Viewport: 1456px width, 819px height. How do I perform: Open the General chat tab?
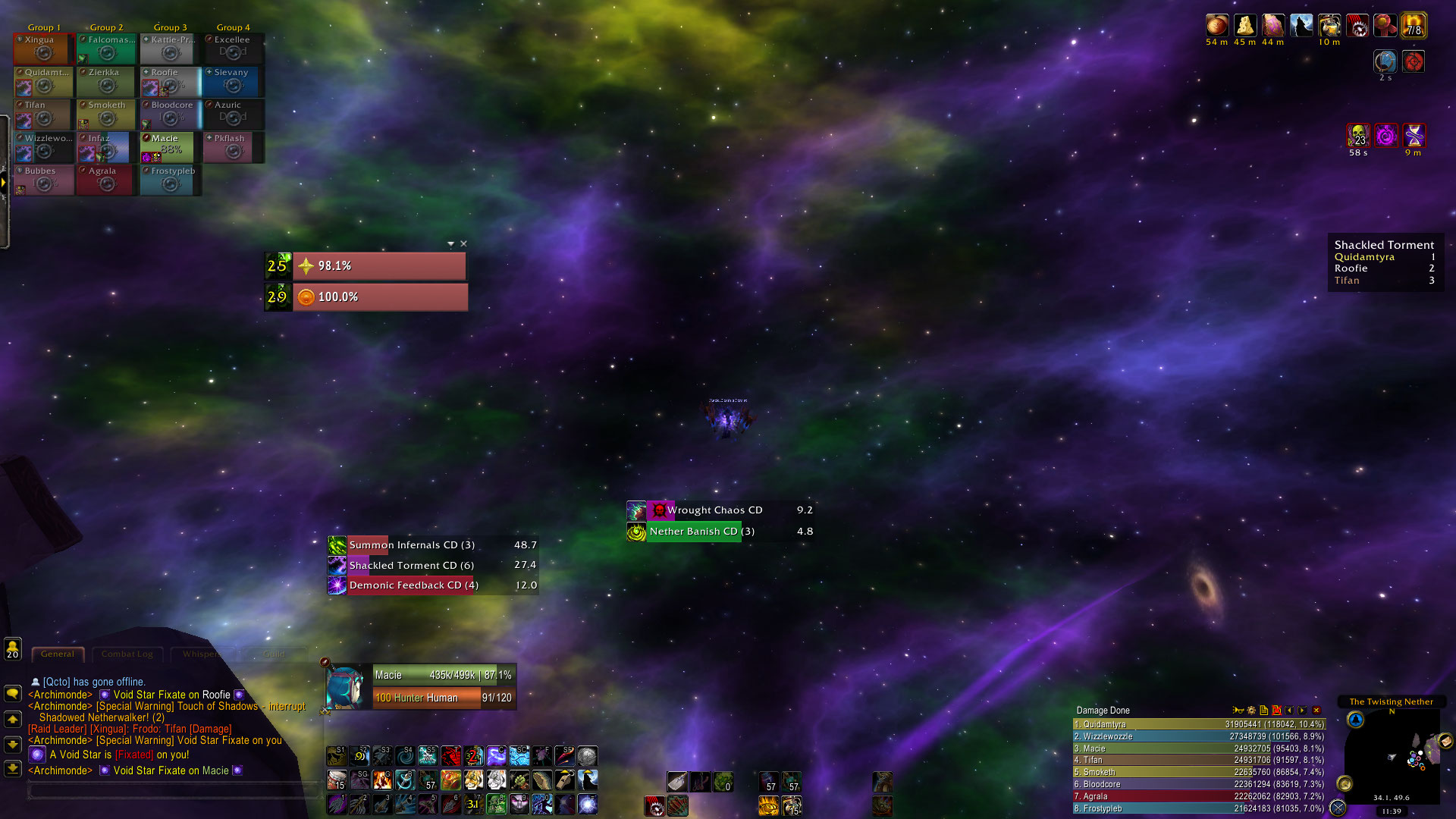pos(58,654)
